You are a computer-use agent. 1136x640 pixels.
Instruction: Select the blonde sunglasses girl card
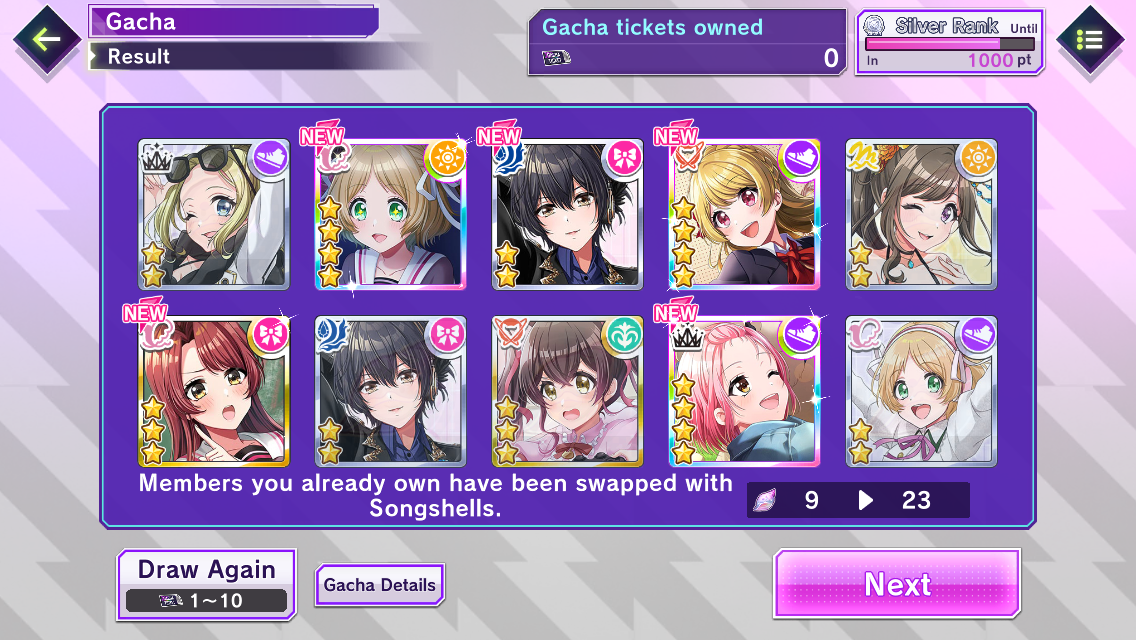pos(213,215)
